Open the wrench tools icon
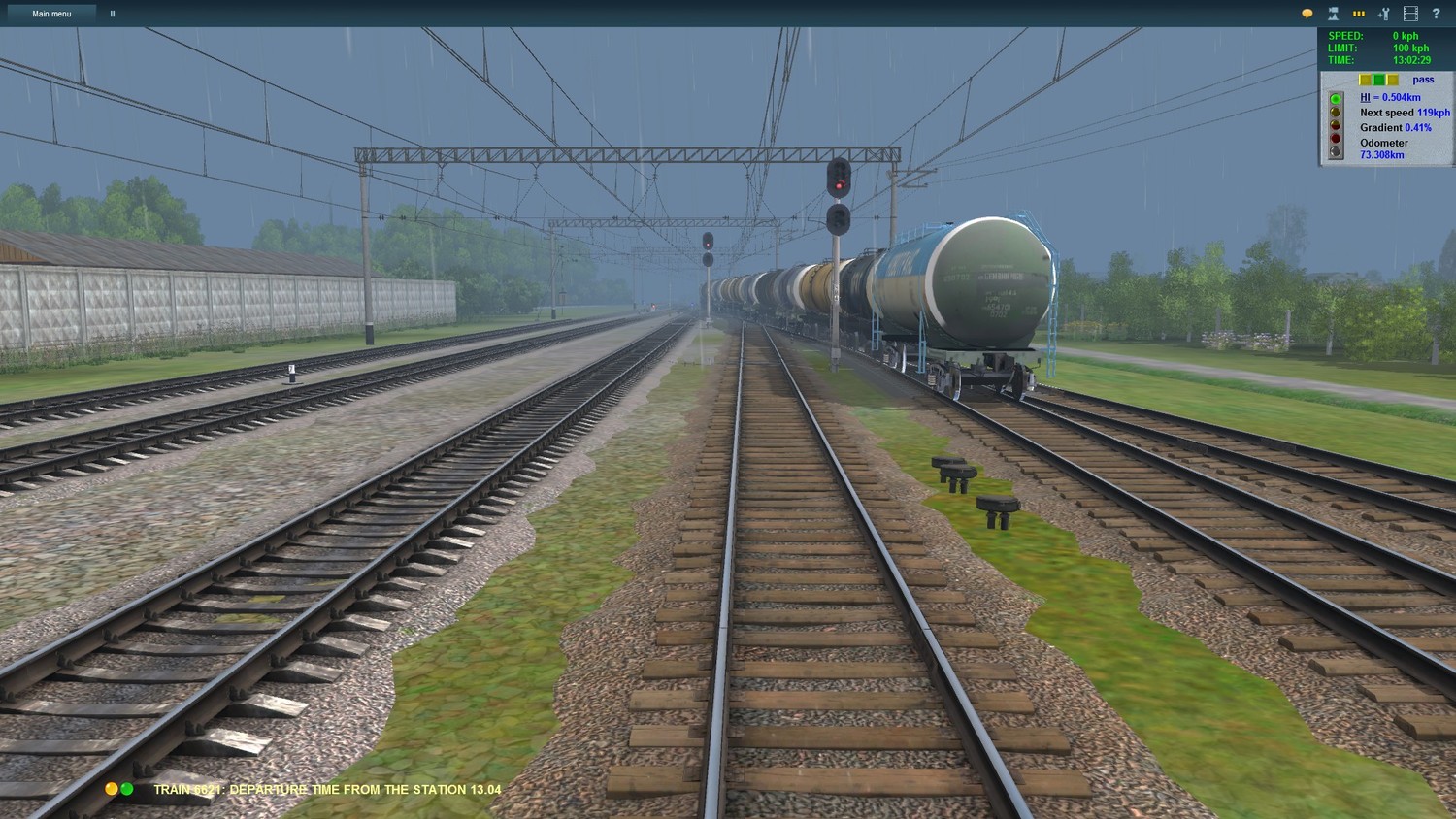Viewport: 1456px width, 819px height. coord(1384,14)
